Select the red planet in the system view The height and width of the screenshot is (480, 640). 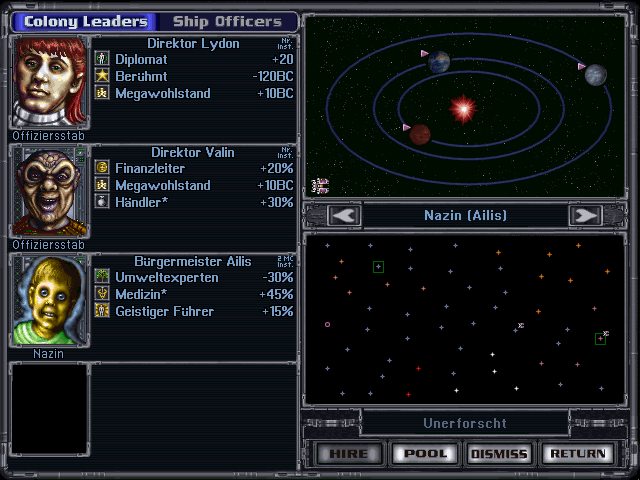tap(421, 133)
